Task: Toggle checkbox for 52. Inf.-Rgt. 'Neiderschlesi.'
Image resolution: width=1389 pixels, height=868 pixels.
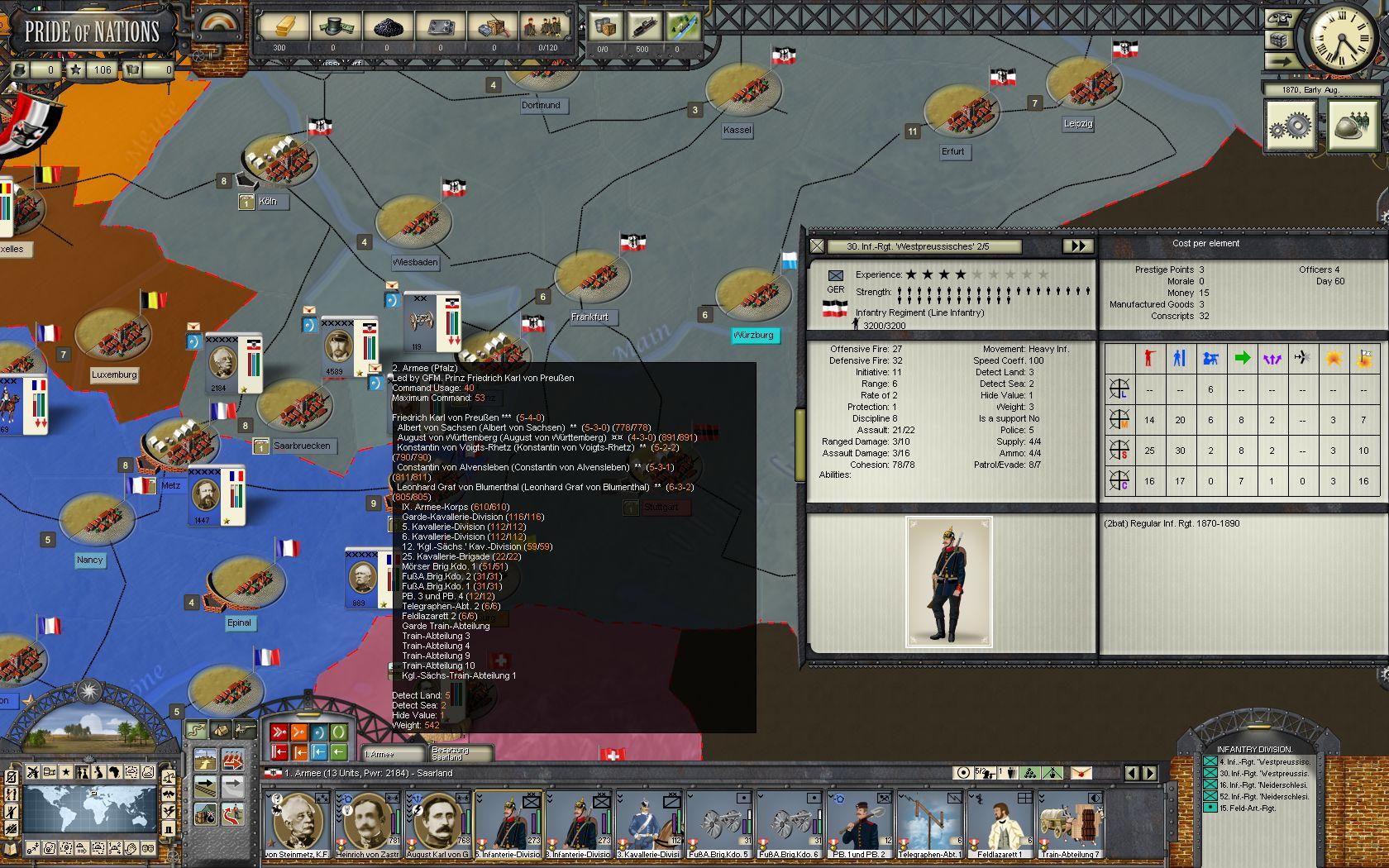Action: click(1210, 796)
